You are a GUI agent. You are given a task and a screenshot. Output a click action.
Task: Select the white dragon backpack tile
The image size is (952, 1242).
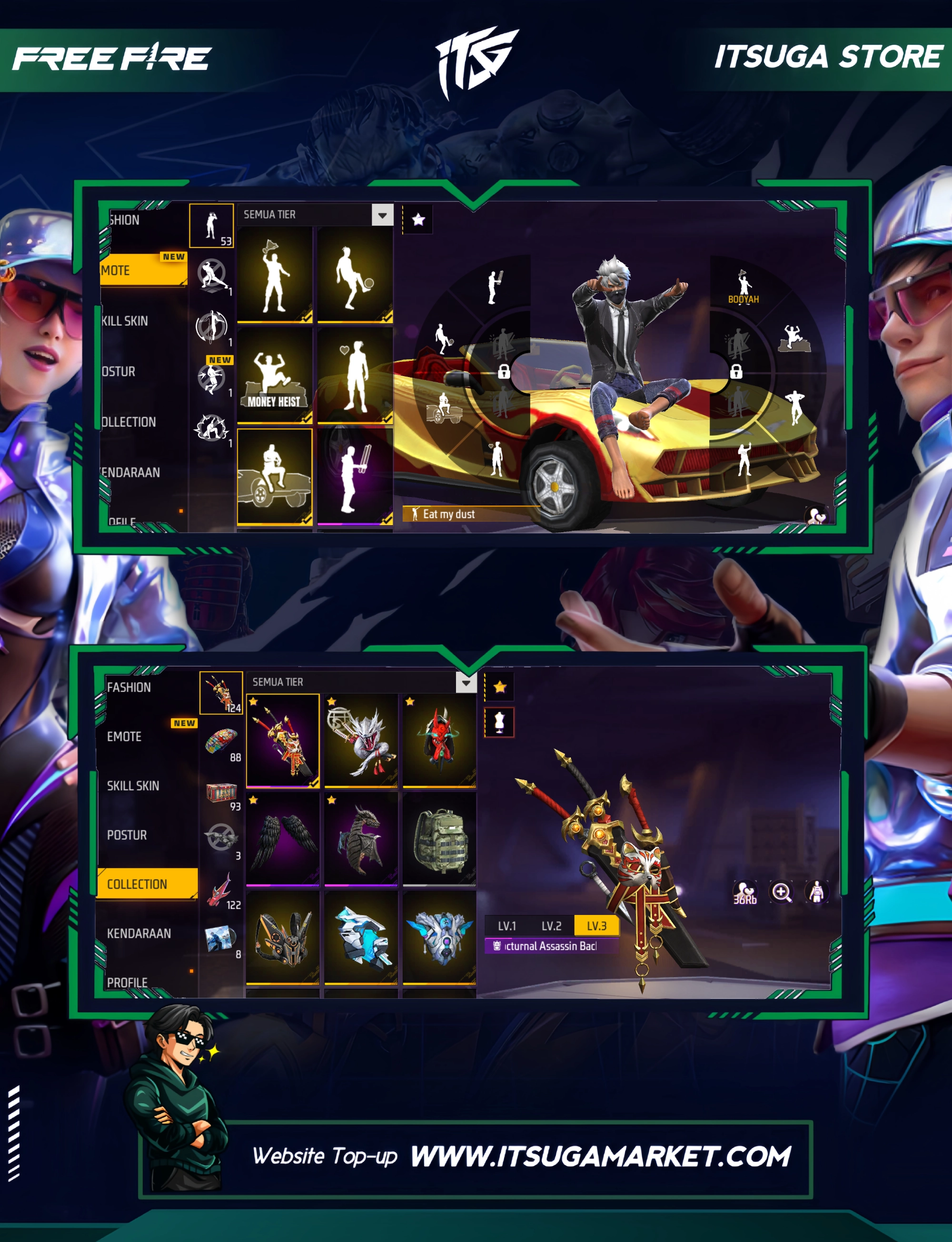click(x=361, y=740)
